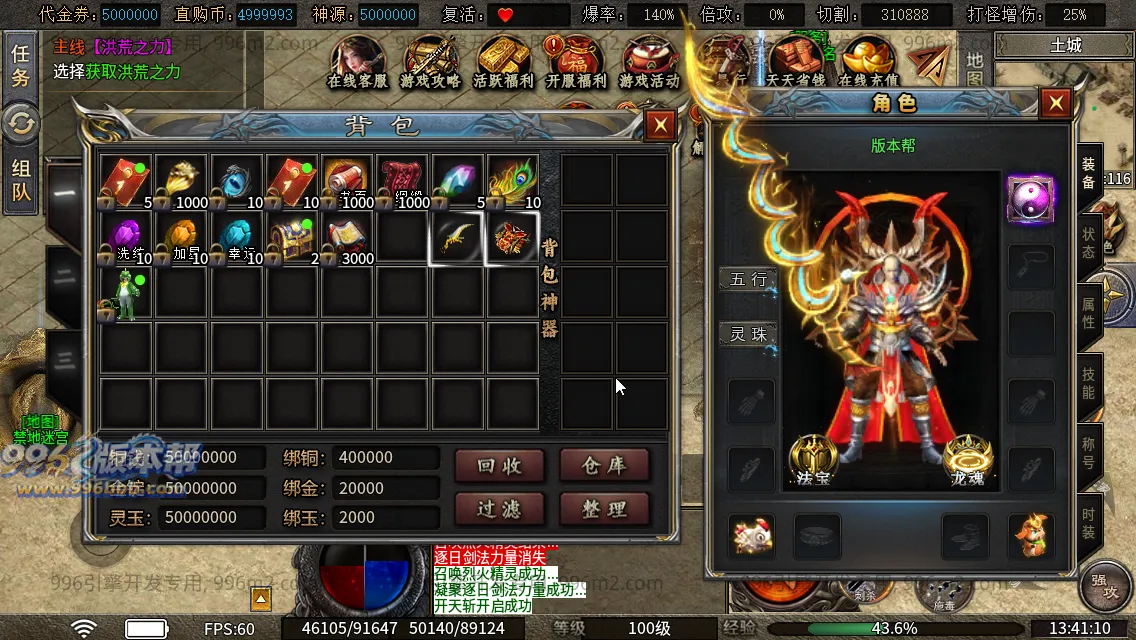
Task: Open 在线客服 online customer service
Action: tap(357, 63)
